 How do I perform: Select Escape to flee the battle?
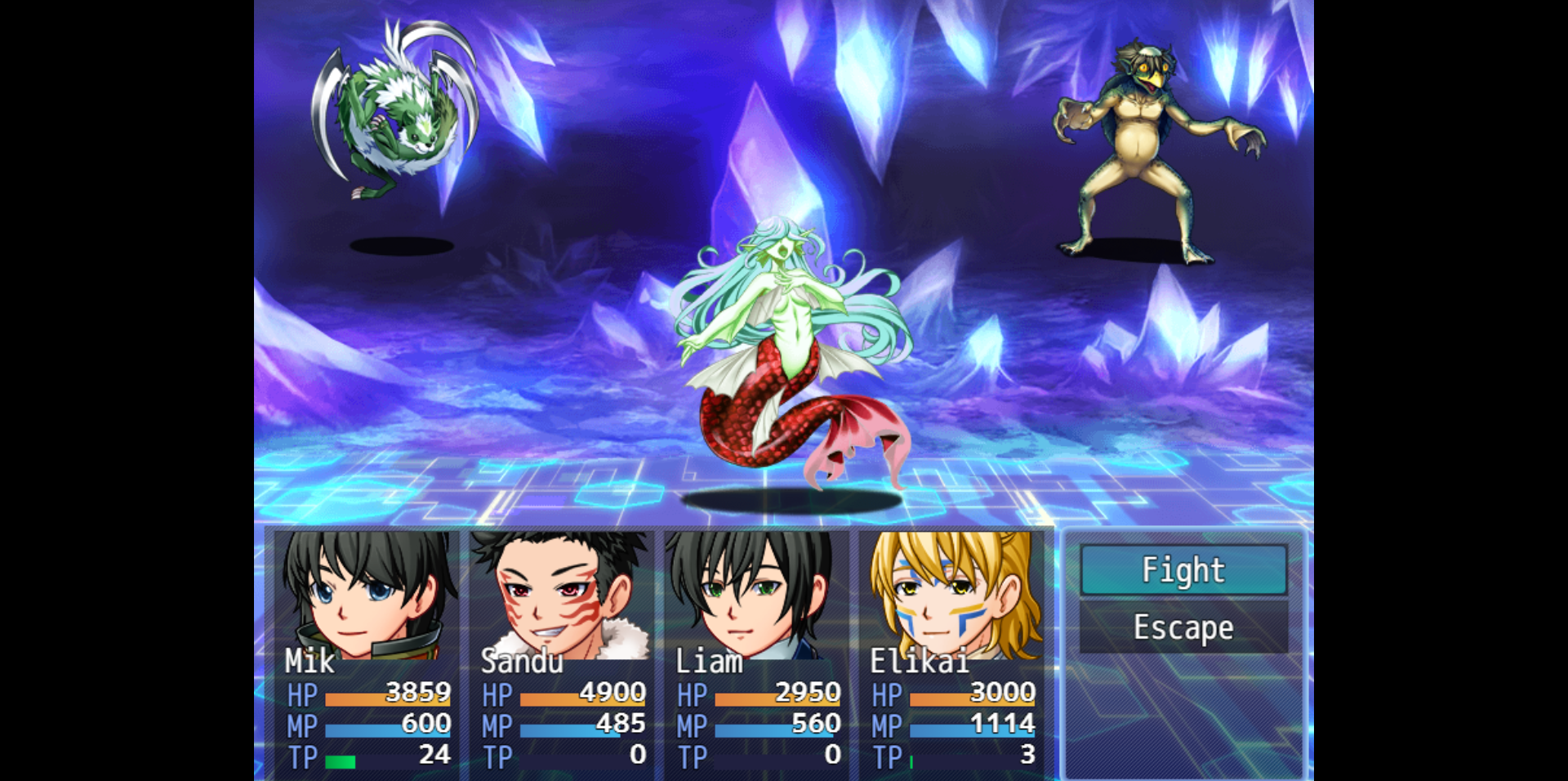[x=1183, y=627]
